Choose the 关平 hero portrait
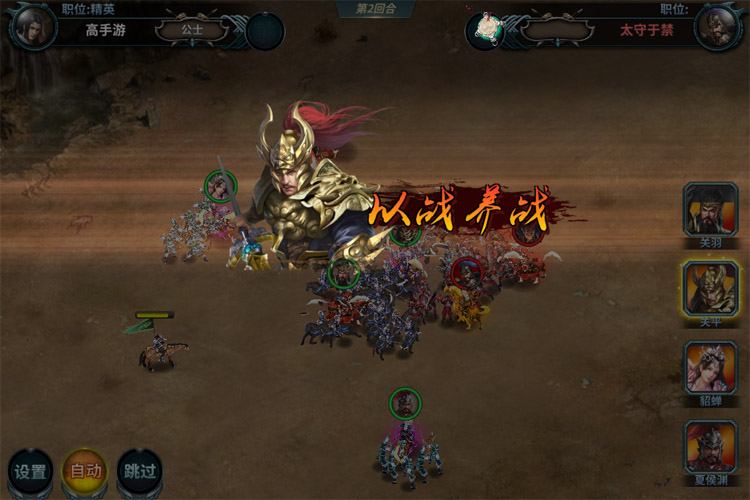 (x=710, y=288)
